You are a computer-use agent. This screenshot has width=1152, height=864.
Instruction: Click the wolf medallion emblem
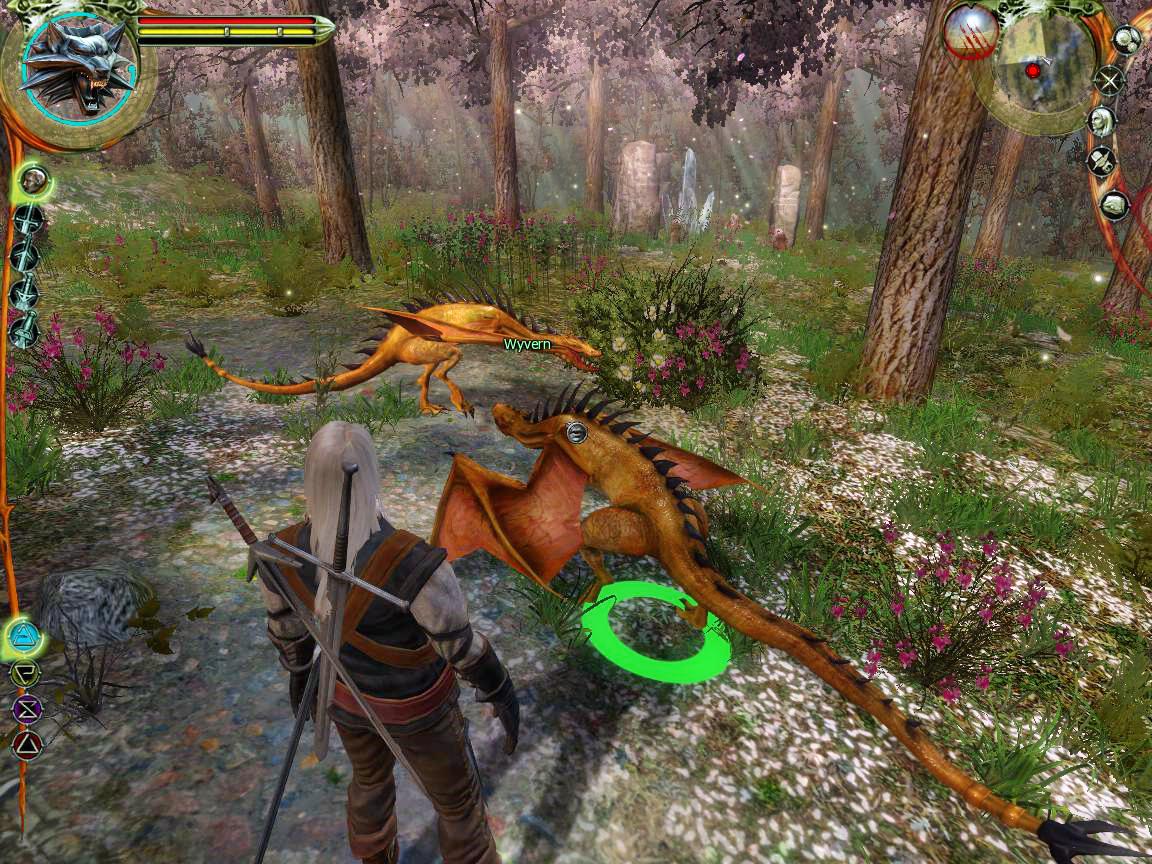pyautogui.click(x=77, y=64)
